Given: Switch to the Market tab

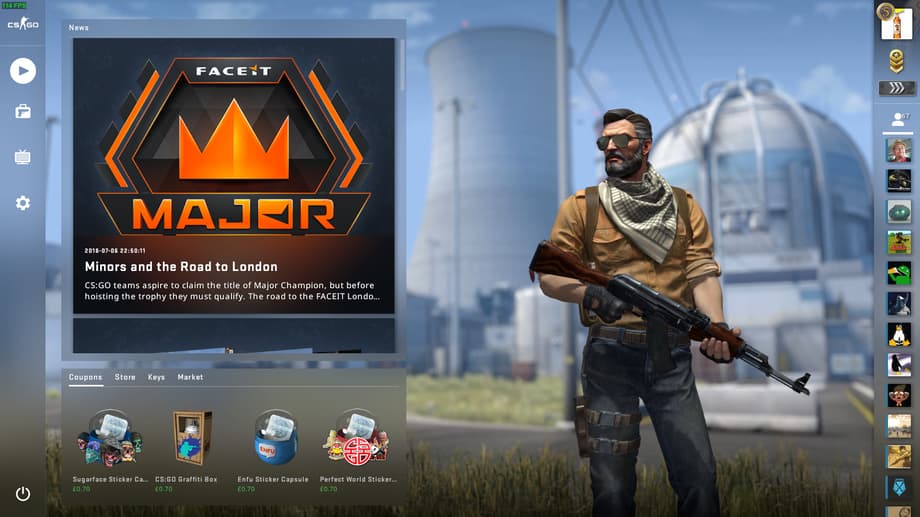Looking at the screenshot, I should pos(190,377).
